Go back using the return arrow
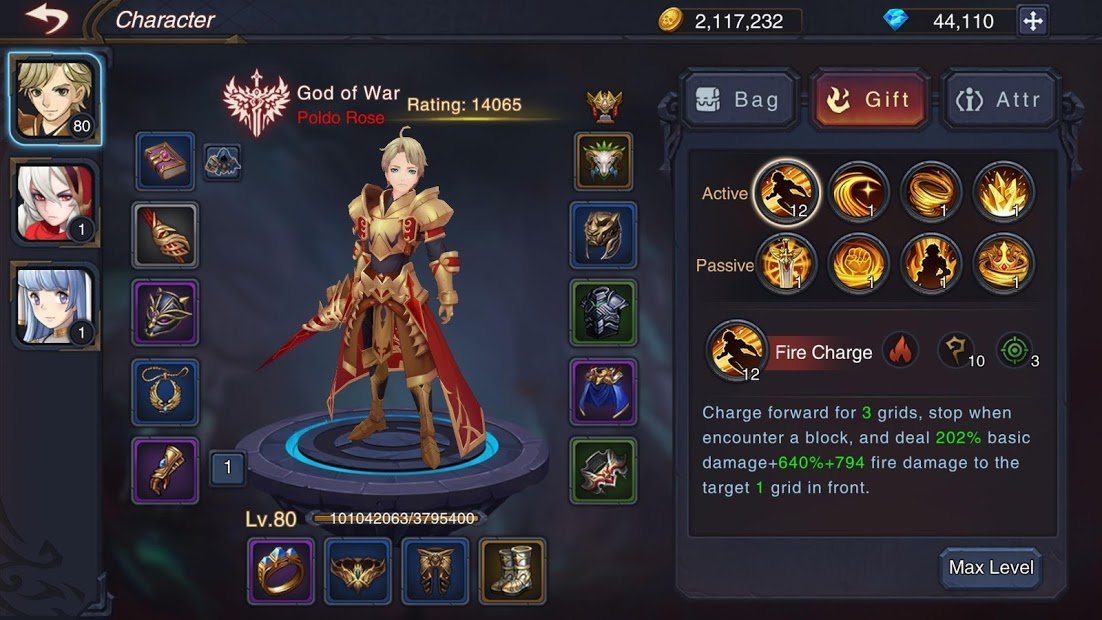Viewport: 1102px width, 620px height. [47, 19]
